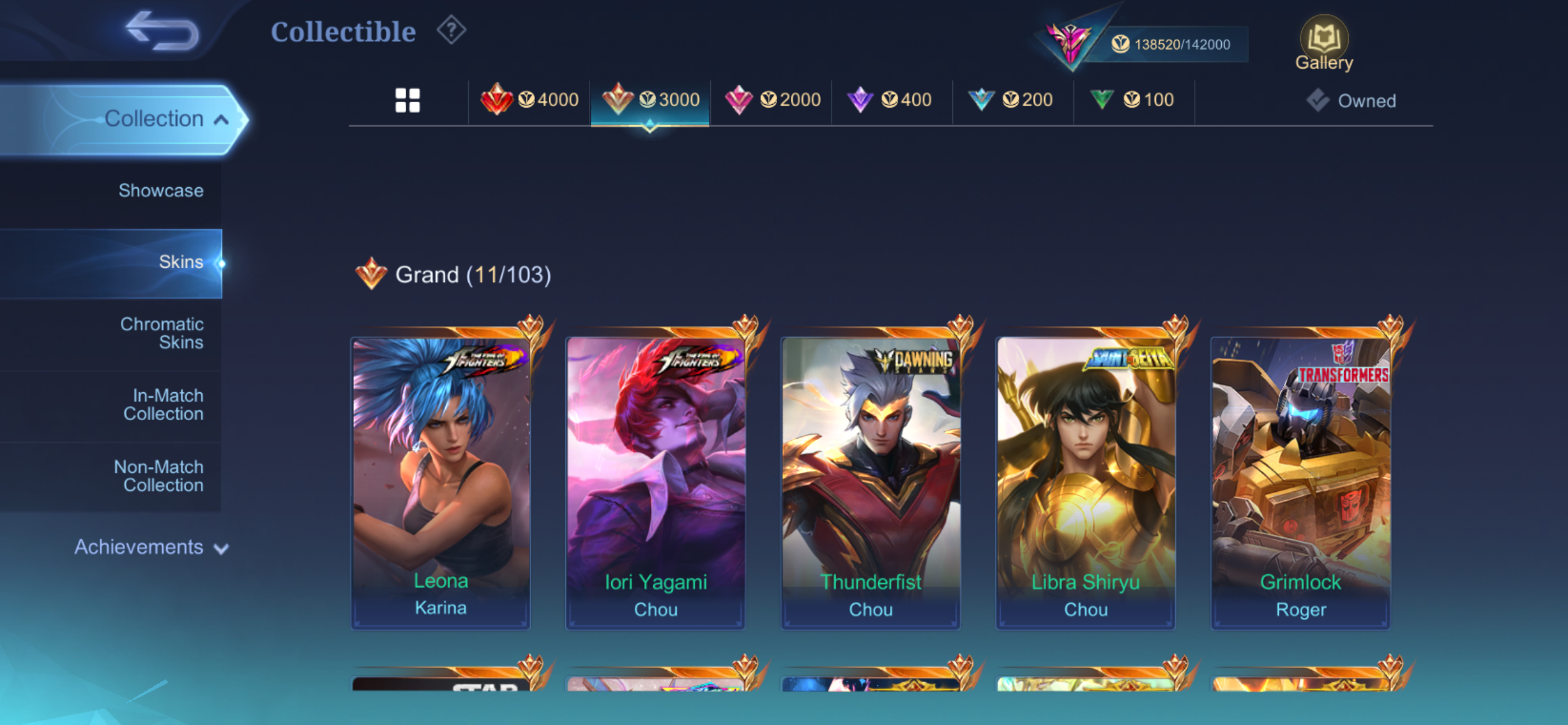Expand the Achievements section
This screenshot has height=725, width=1568.
pos(151,547)
